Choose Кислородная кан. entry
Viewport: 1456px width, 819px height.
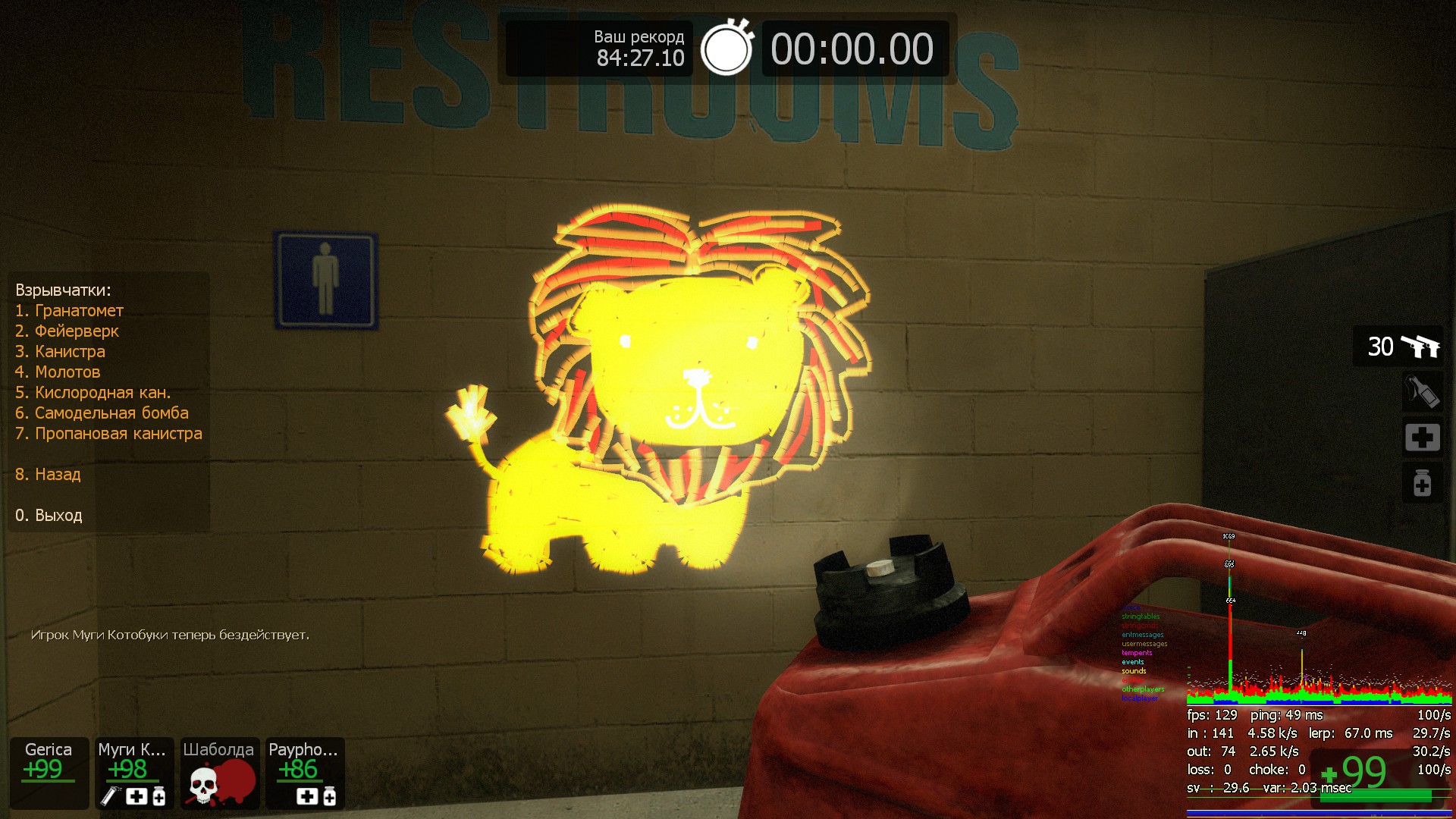tap(93, 393)
